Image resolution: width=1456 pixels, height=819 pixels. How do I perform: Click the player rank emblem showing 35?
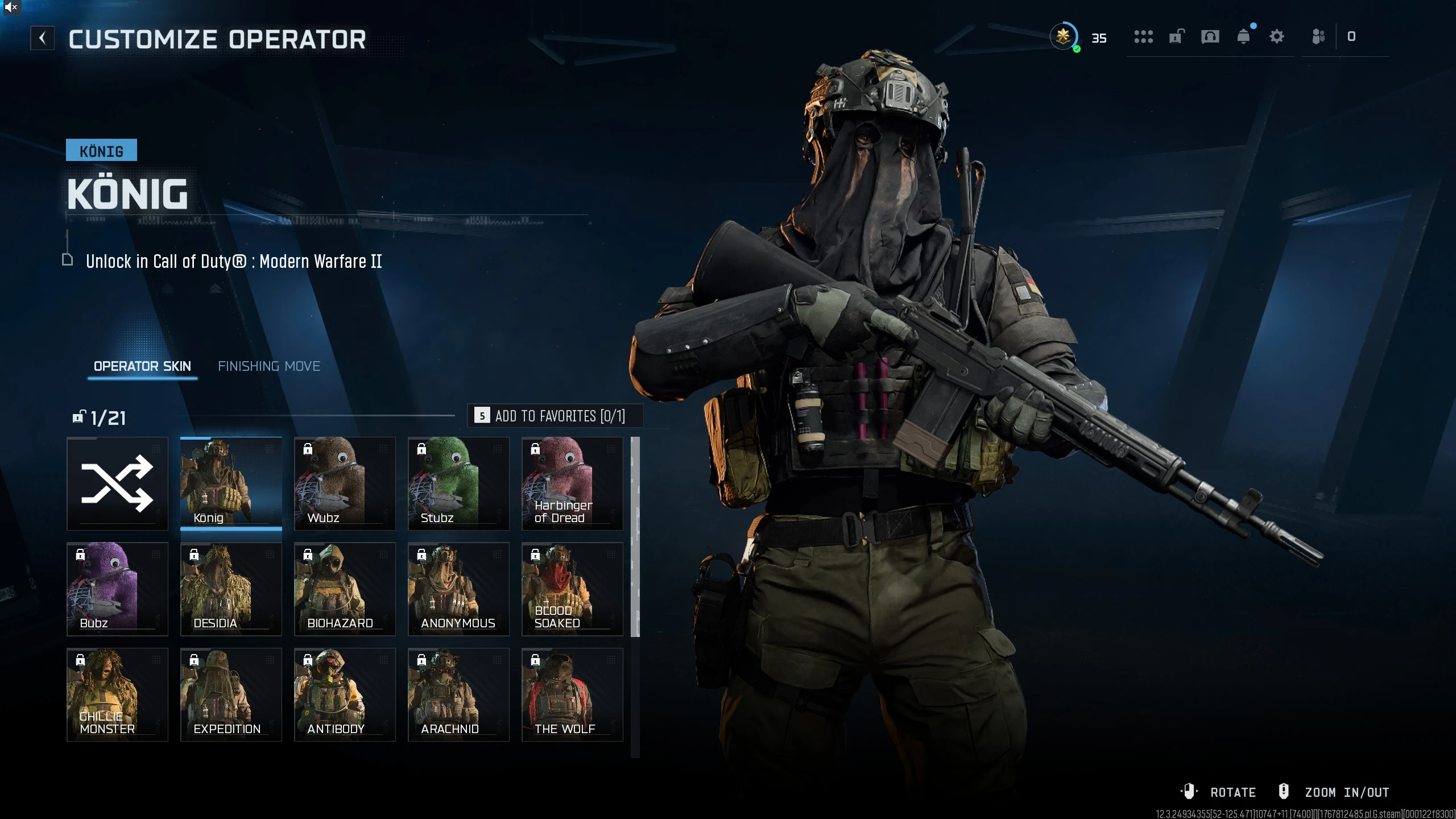1064,36
